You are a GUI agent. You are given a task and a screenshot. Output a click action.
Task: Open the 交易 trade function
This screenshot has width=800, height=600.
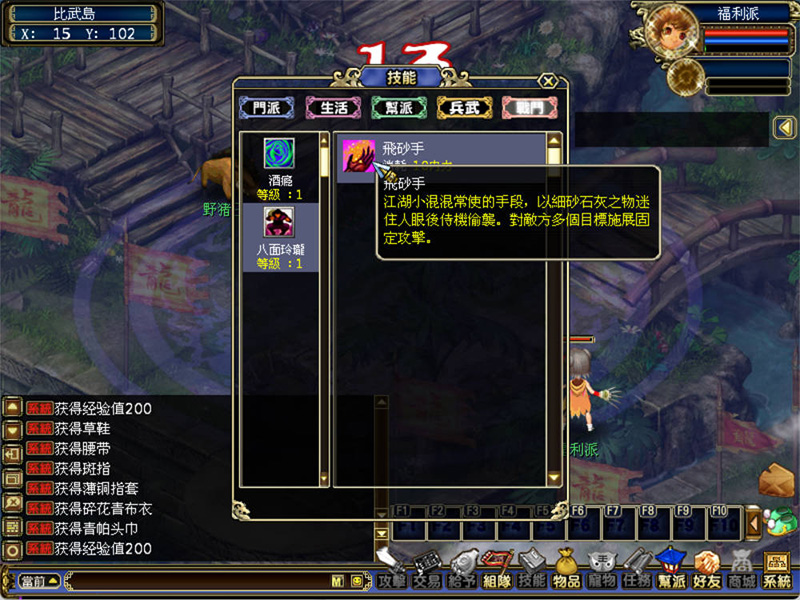pos(427,580)
